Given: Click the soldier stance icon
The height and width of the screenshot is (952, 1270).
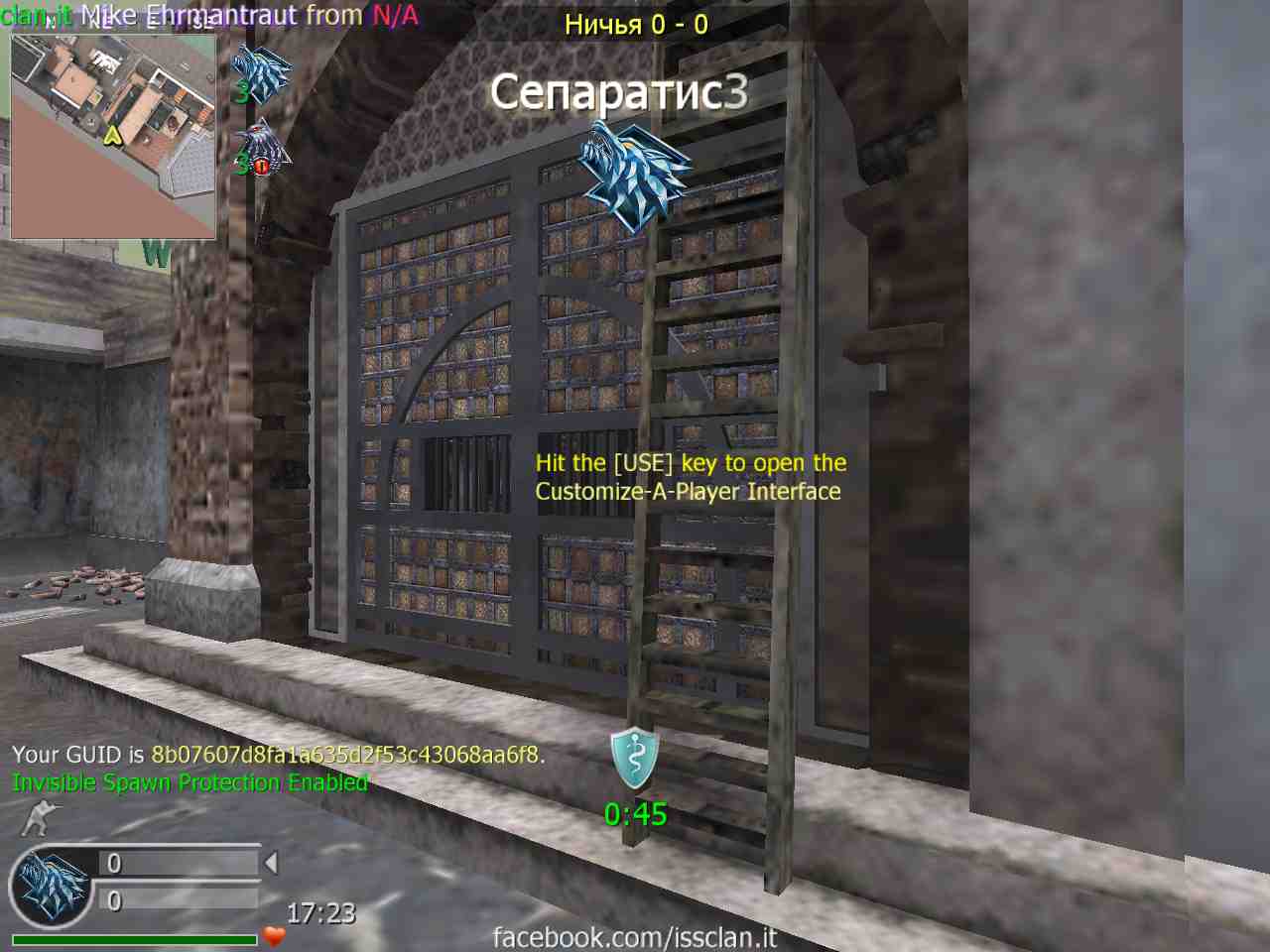Looking at the screenshot, I should pyautogui.click(x=40, y=819).
